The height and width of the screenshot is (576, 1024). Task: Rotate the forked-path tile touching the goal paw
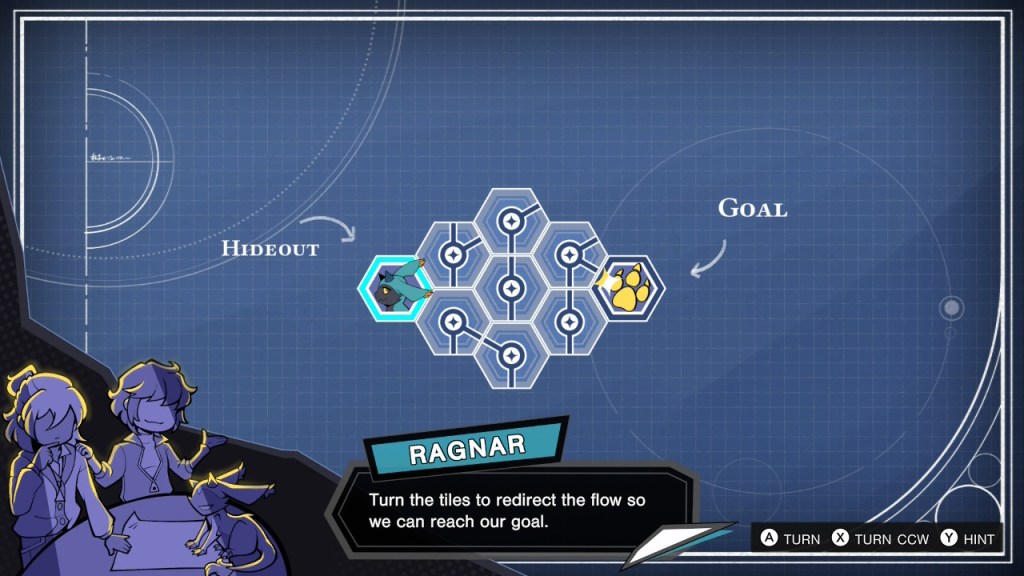pyautogui.click(x=569, y=255)
